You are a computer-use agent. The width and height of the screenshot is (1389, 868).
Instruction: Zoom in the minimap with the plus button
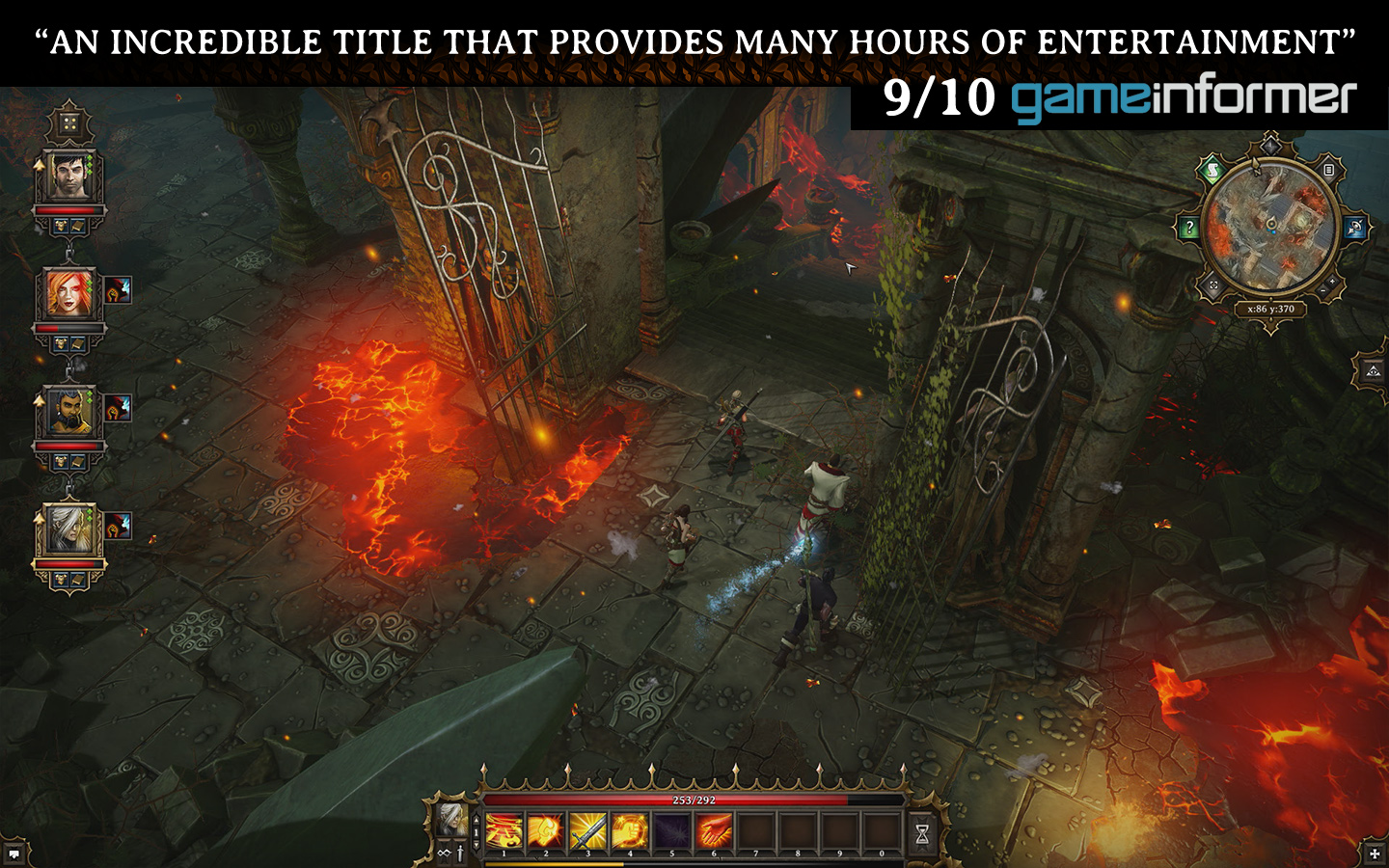pos(1332,281)
